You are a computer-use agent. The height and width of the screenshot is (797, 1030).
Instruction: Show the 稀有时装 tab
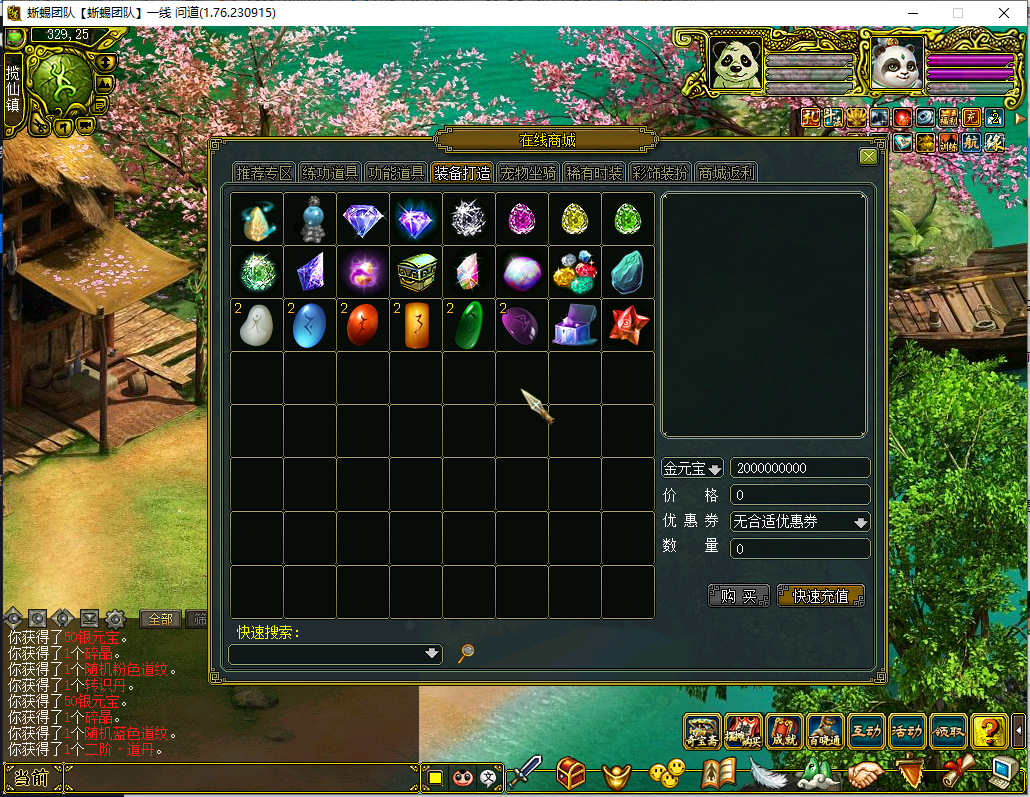point(594,173)
